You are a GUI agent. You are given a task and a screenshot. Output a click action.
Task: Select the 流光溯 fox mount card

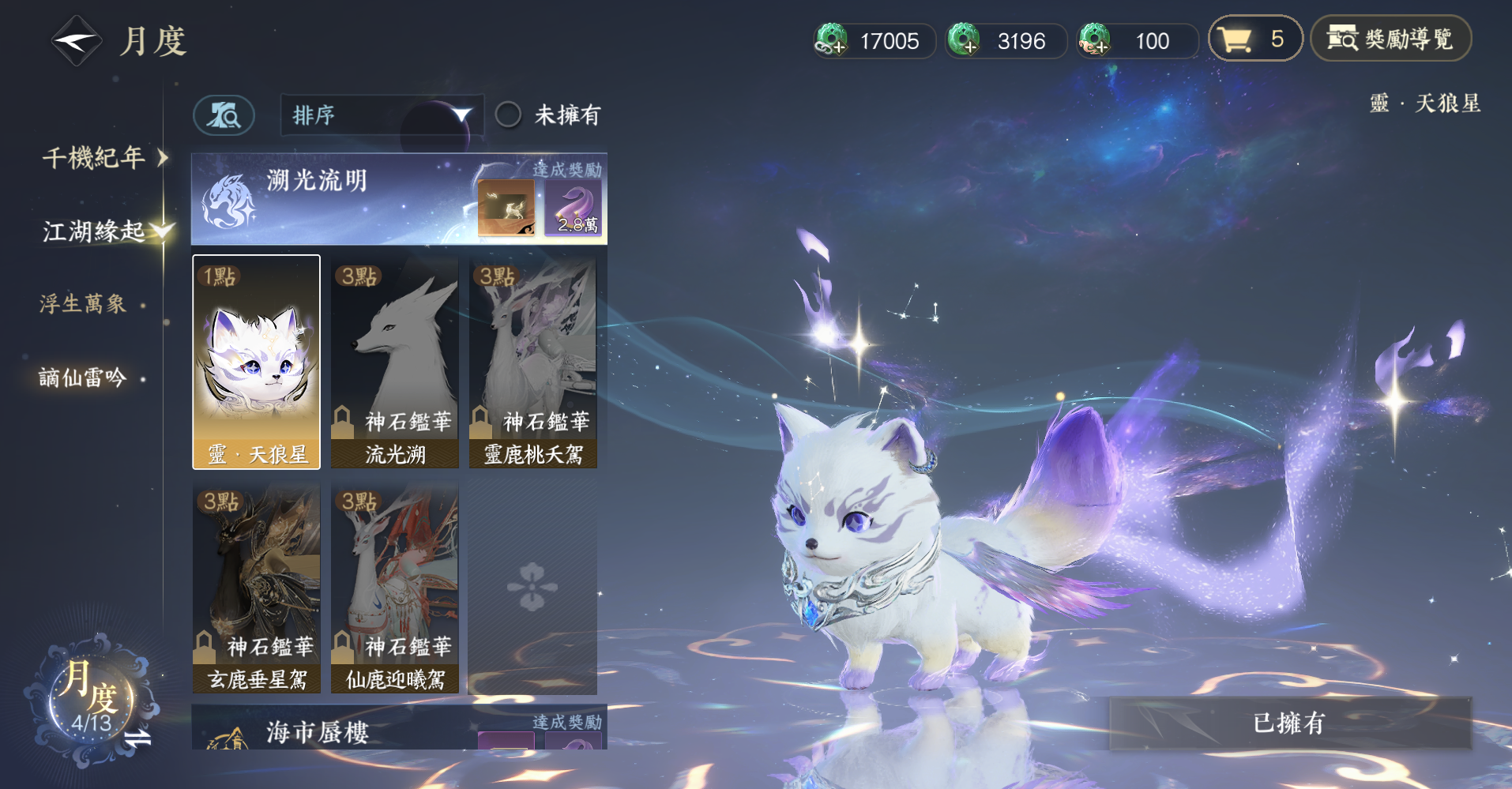click(395, 362)
